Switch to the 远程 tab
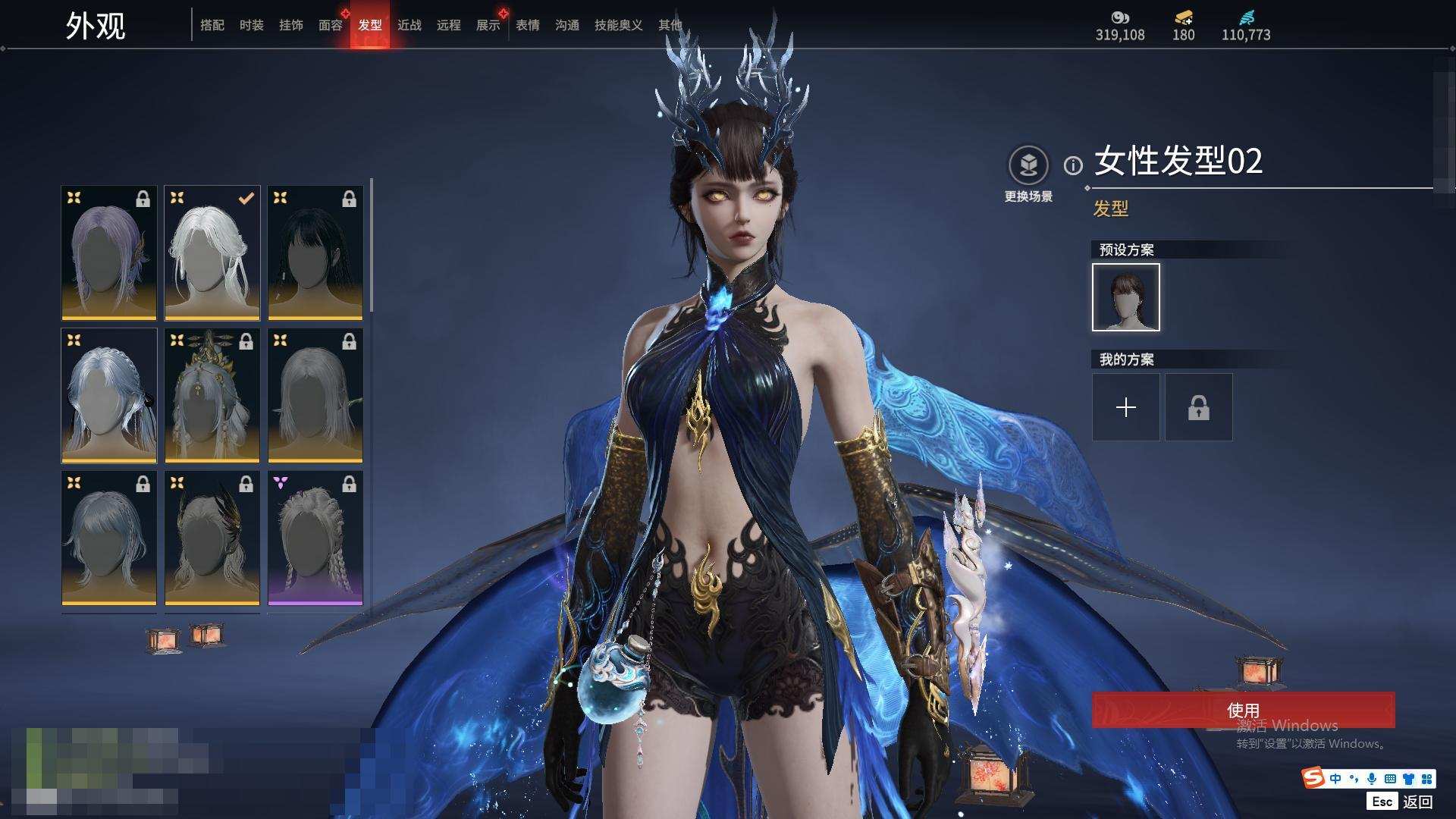Screen dimensions: 1456x819 (448, 25)
